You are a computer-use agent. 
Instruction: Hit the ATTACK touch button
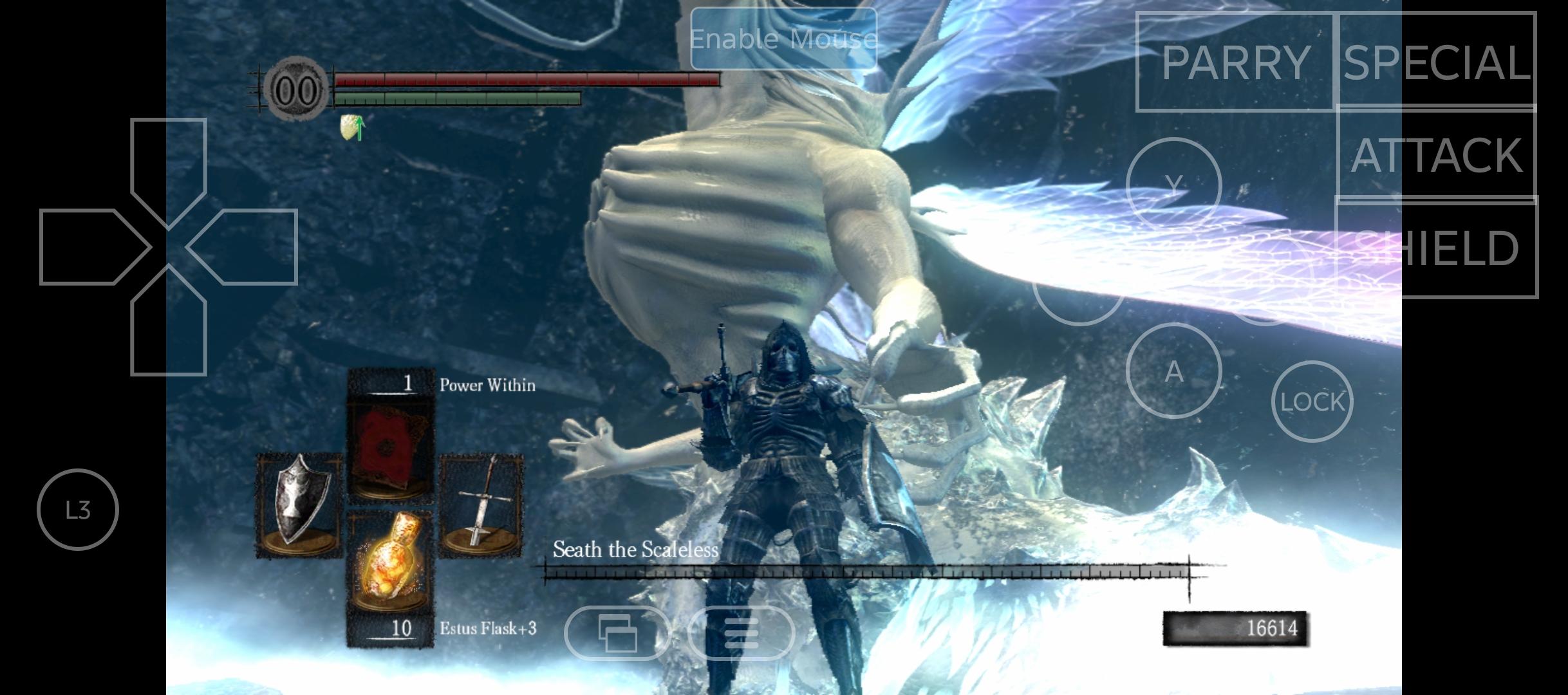coord(1436,154)
